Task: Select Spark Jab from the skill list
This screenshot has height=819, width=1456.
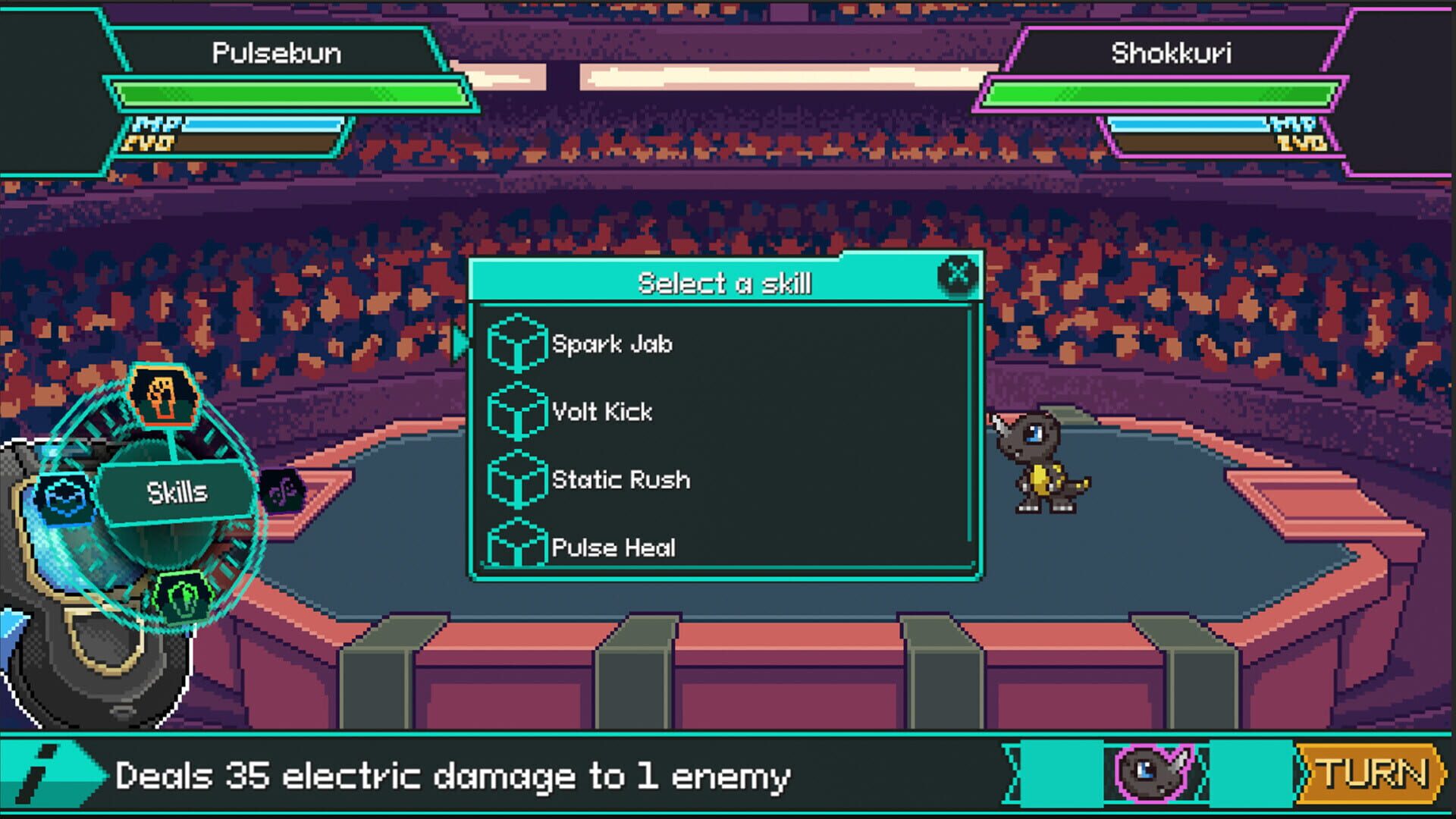Action: pyautogui.click(x=613, y=344)
